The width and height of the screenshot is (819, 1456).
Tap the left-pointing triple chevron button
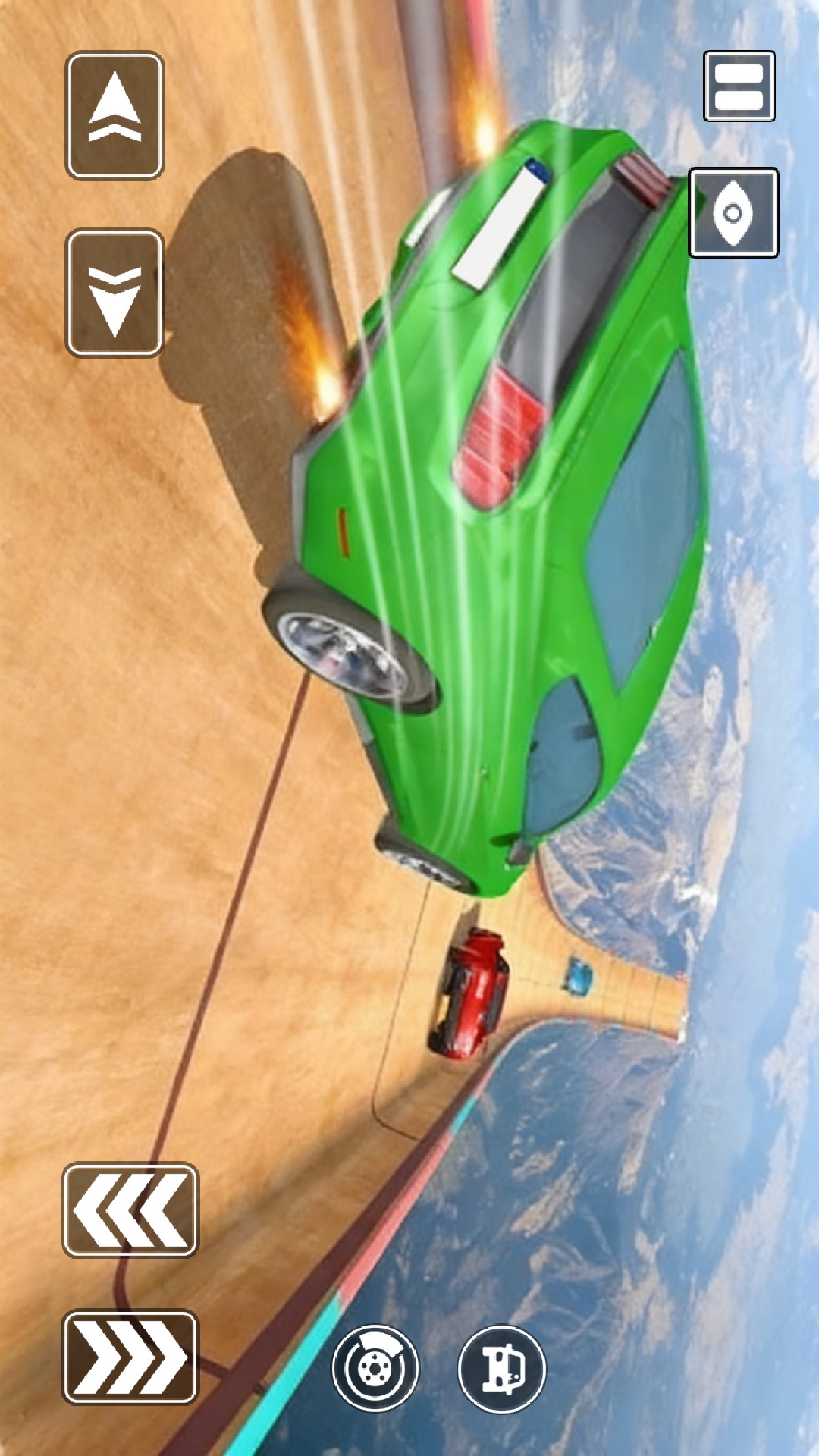click(x=130, y=1210)
